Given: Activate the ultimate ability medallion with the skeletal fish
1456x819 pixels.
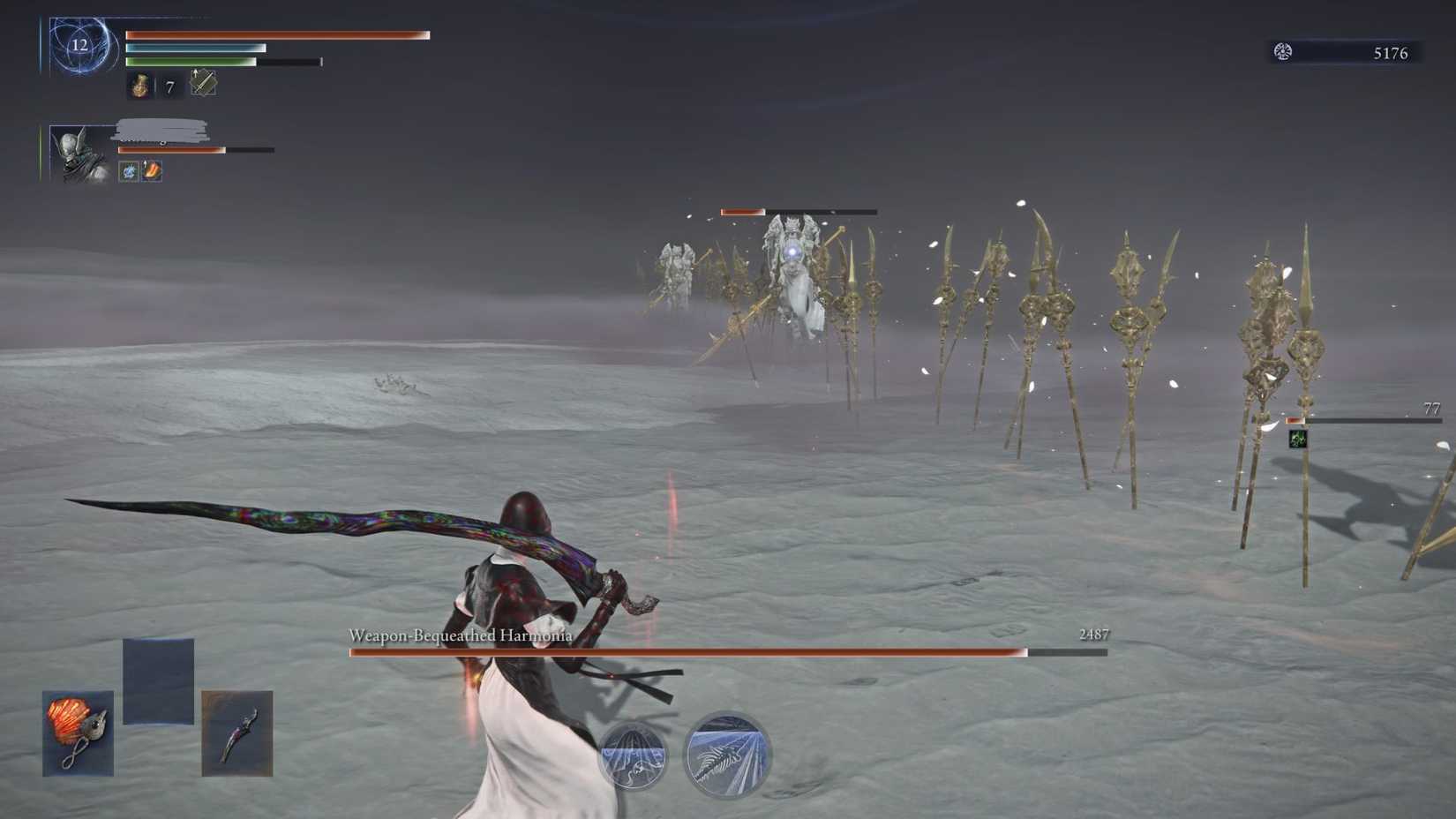Looking at the screenshot, I should pyautogui.click(x=725, y=755).
